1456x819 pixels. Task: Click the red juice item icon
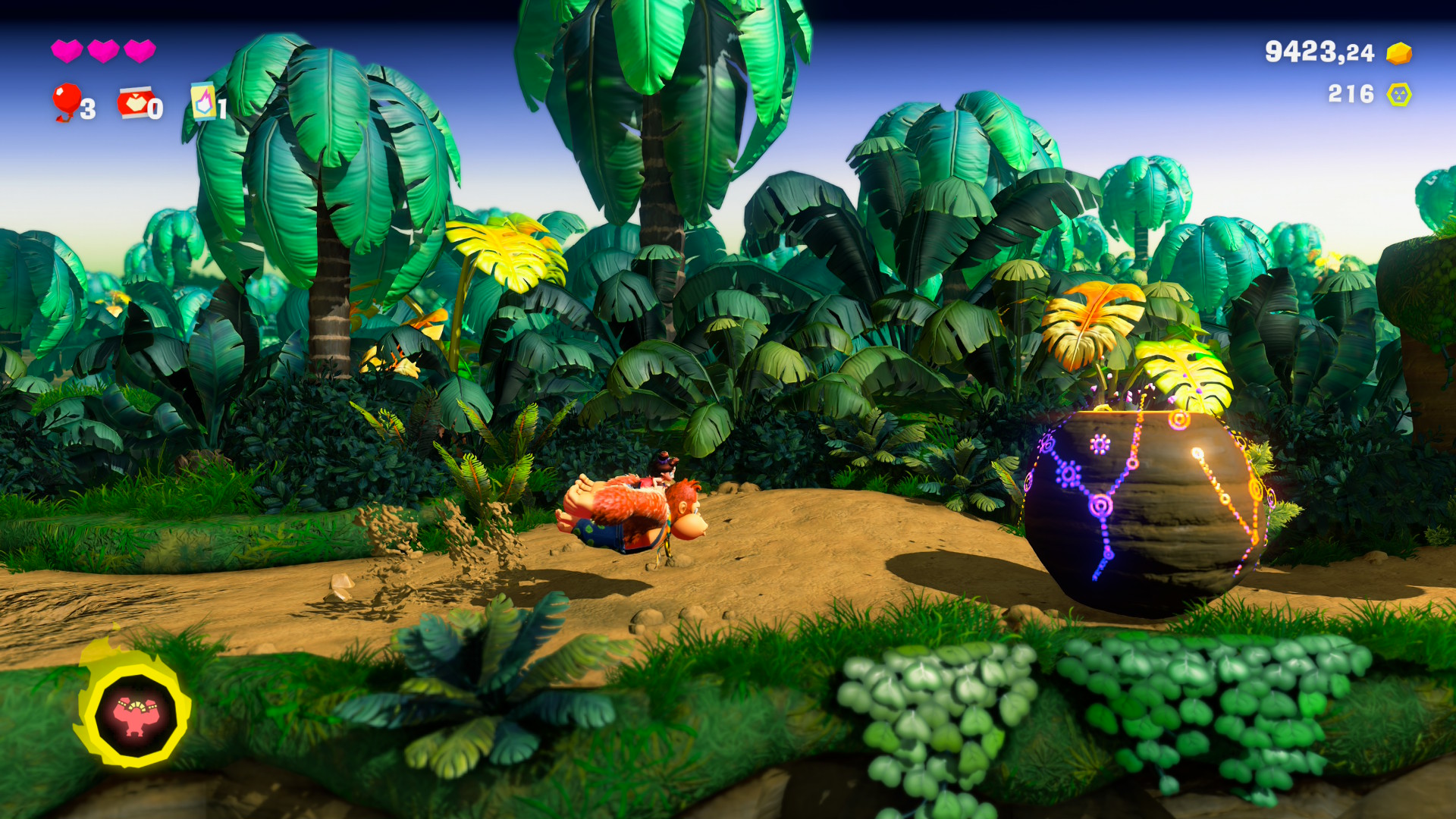click(x=134, y=102)
